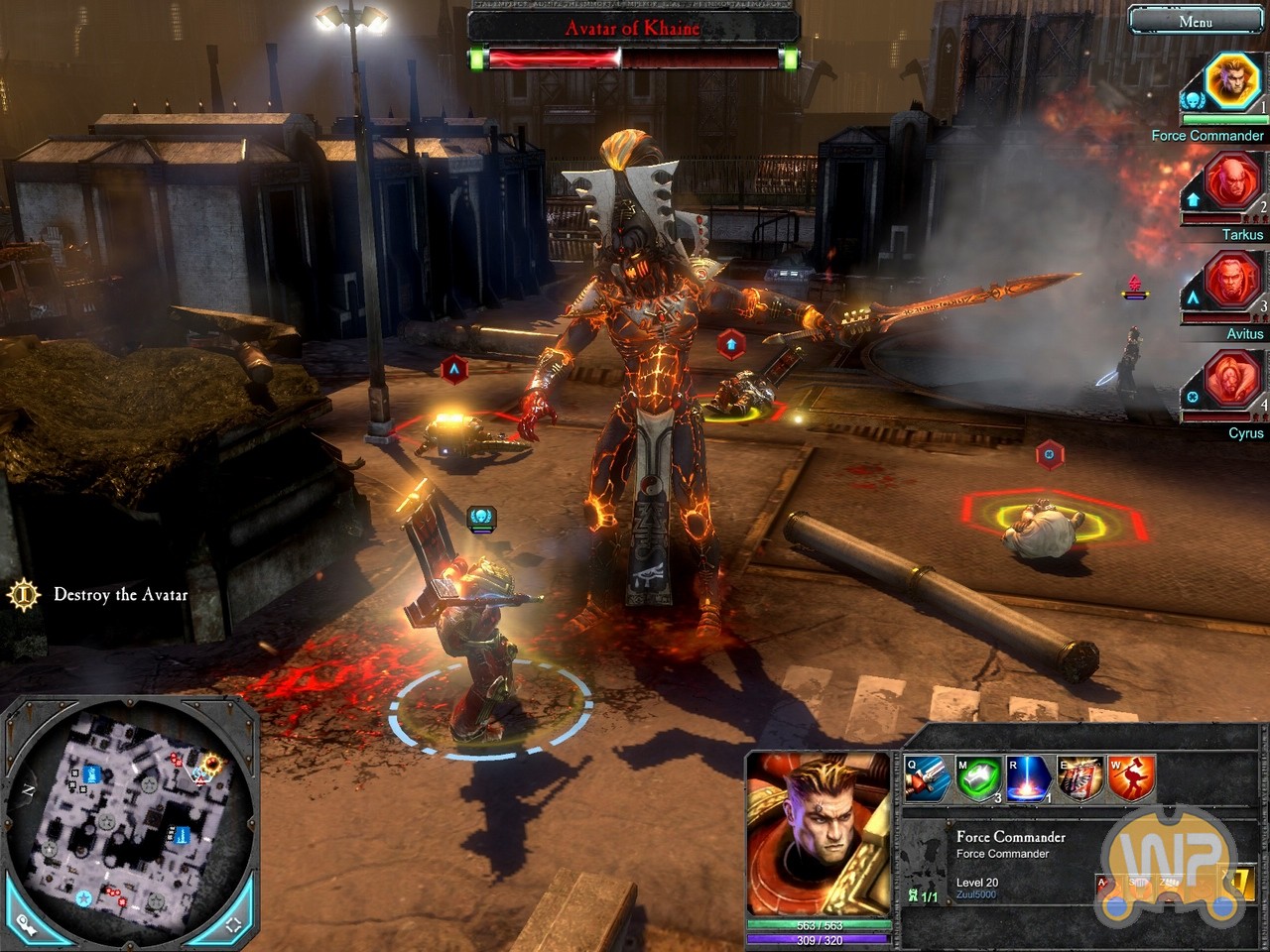Activate the blue beam ability (R)
Image resolution: width=1270 pixels, height=952 pixels.
[x=1030, y=778]
